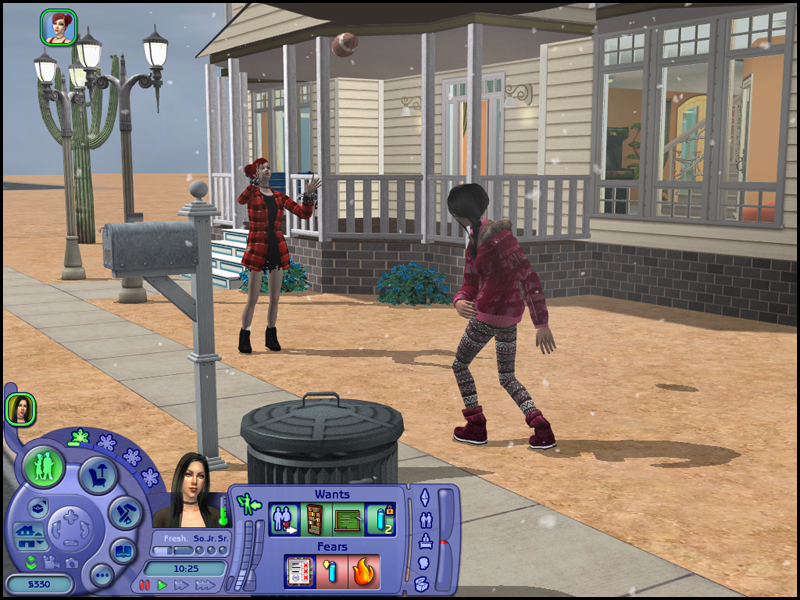Set game speed to triple fast-forward

click(205, 585)
